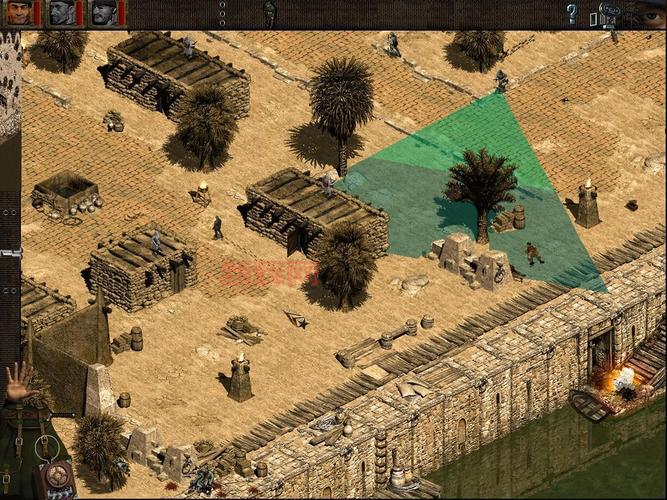Select the middle commando portrait
This screenshot has width=667, height=500.
(62, 13)
